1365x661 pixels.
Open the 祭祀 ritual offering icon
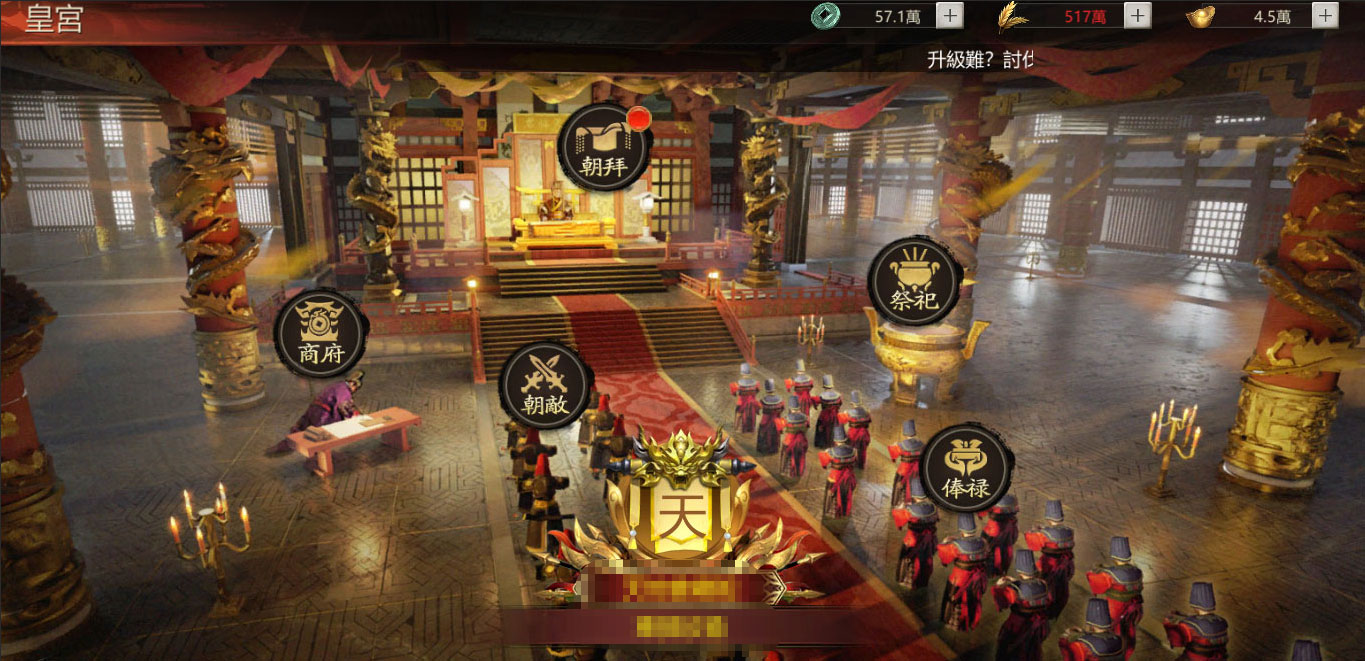tap(914, 282)
